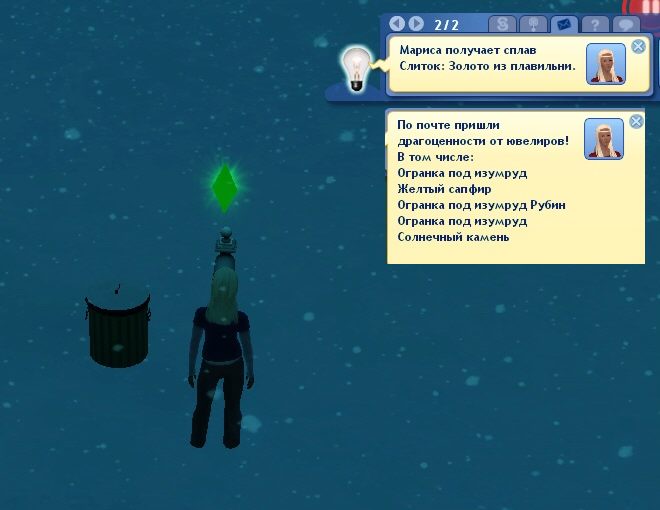
Task: Select the speech bubble tab
Action: [628, 25]
